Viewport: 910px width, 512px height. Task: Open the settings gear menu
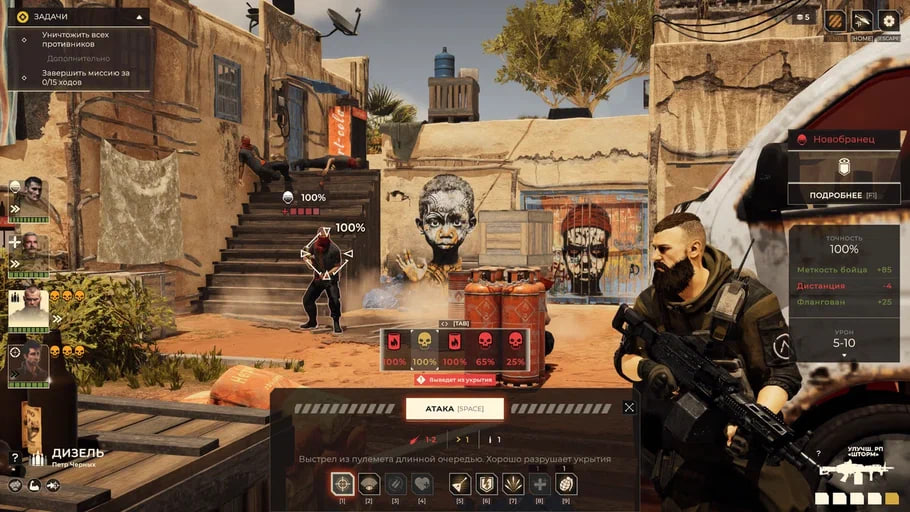888,21
